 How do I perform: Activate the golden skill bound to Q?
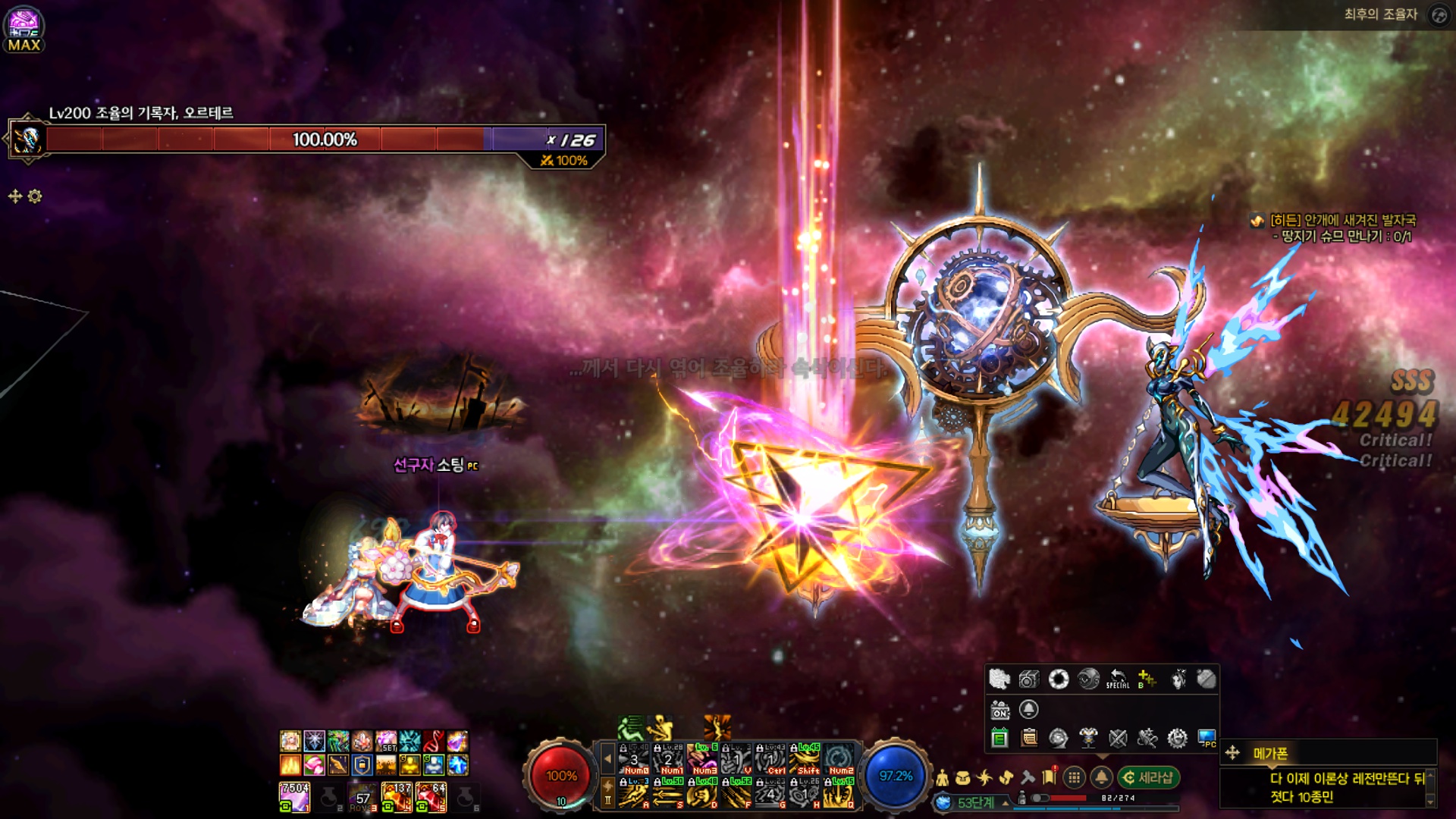839,792
